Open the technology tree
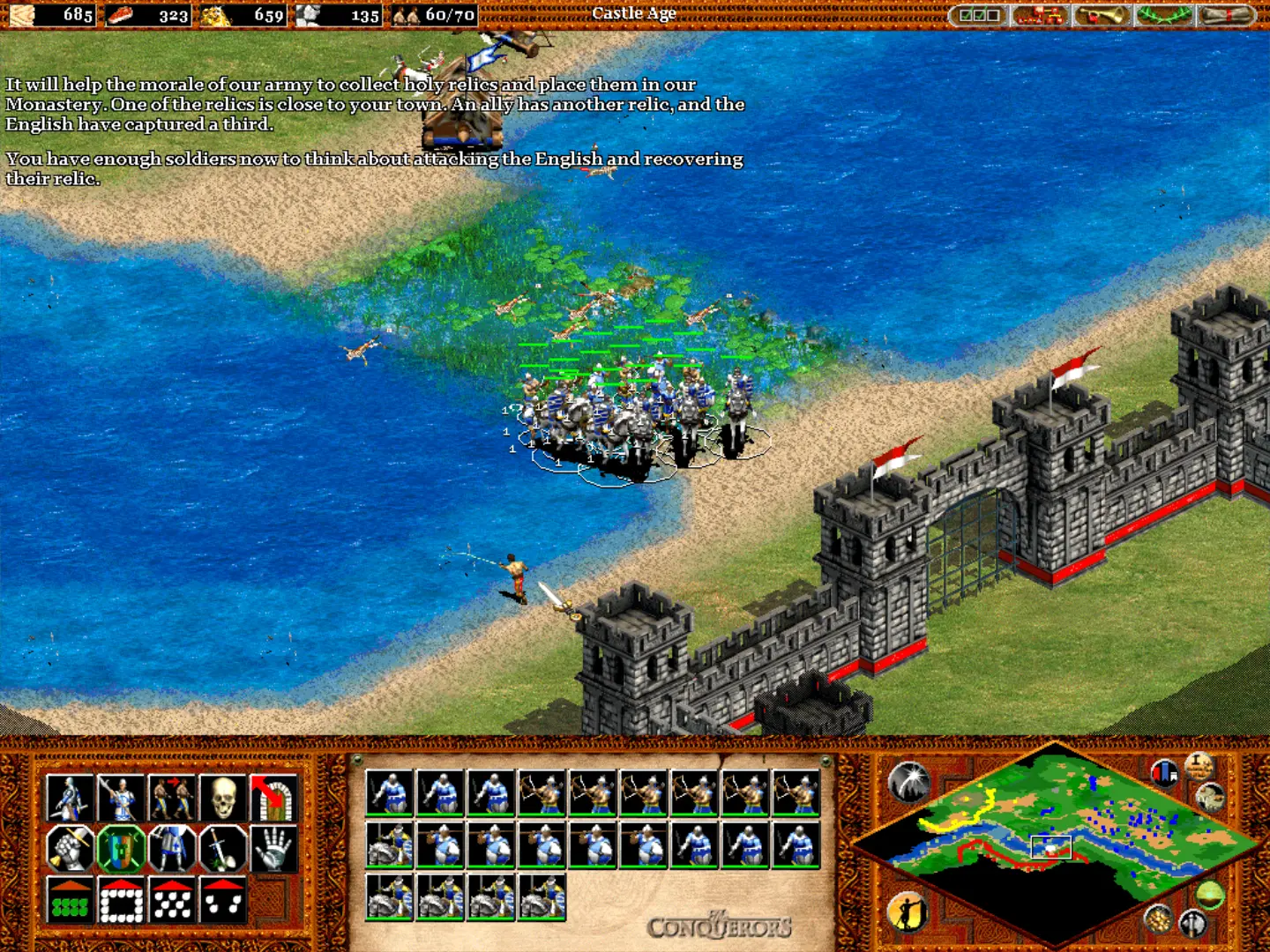The width and height of the screenshot is (1270, 952). coord(1040,15)
